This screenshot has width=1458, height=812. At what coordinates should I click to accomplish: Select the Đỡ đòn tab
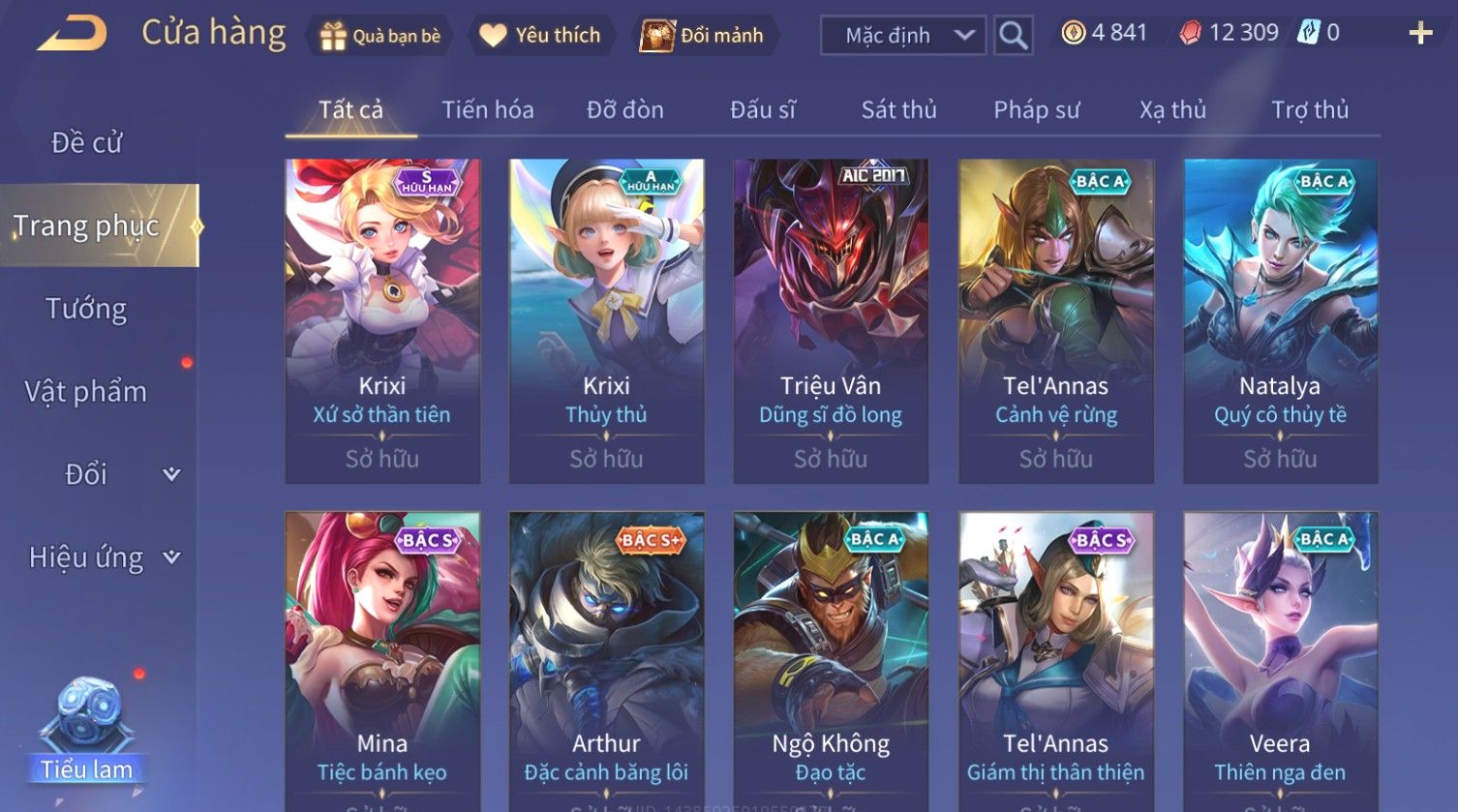(625, 109)
